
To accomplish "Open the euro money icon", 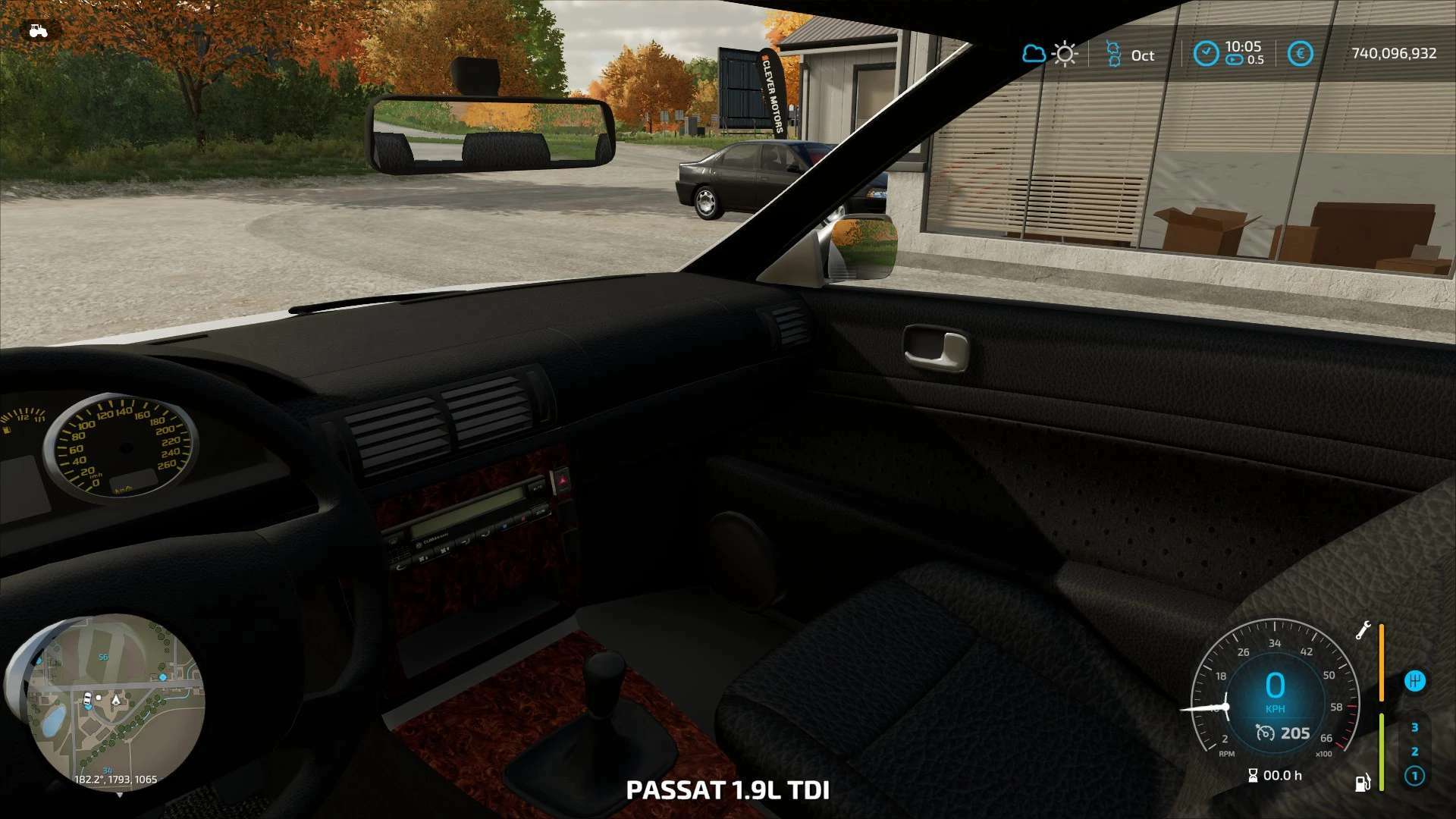I will pos(1300,54).
